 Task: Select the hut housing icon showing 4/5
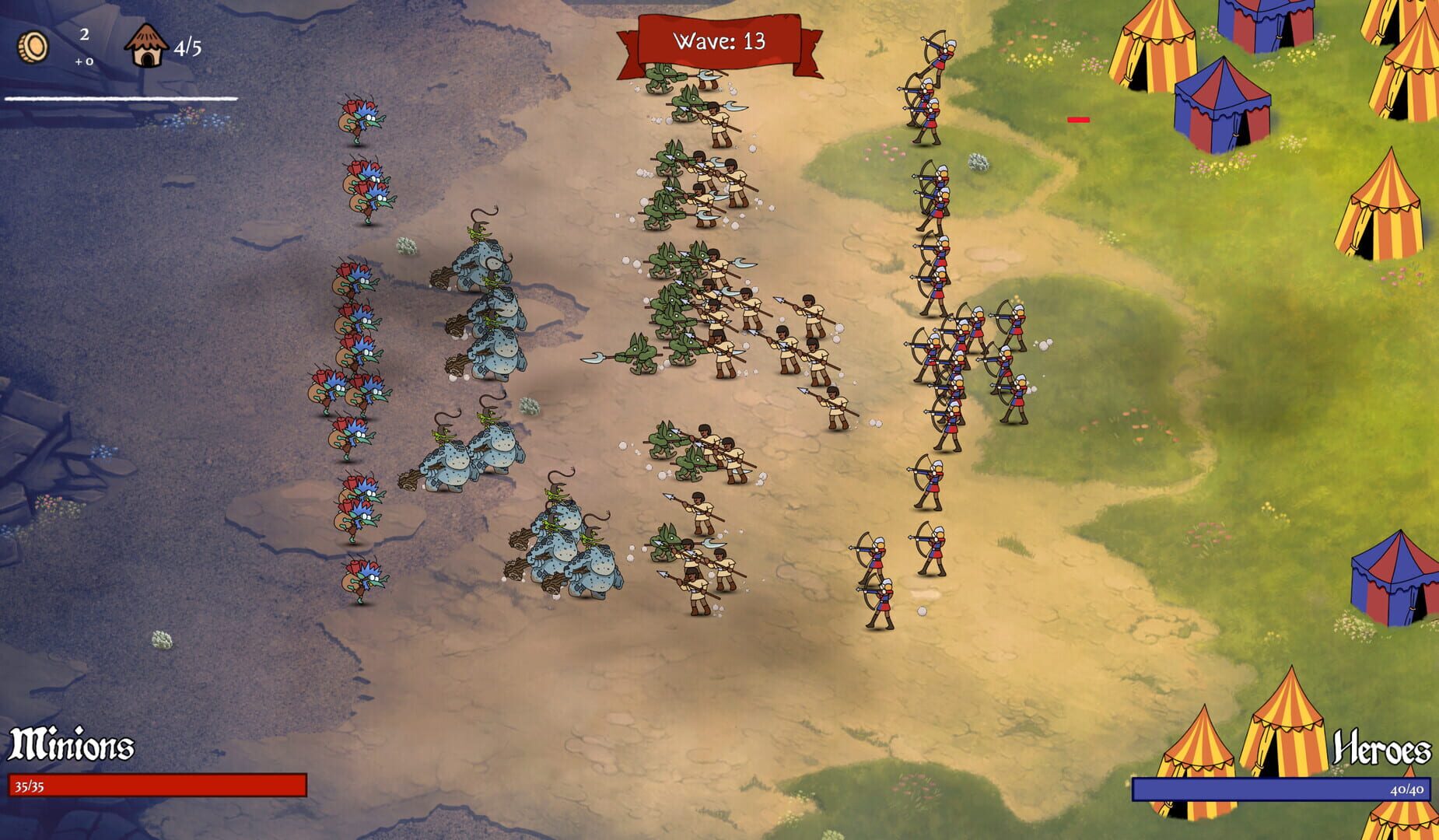point(146,45)
